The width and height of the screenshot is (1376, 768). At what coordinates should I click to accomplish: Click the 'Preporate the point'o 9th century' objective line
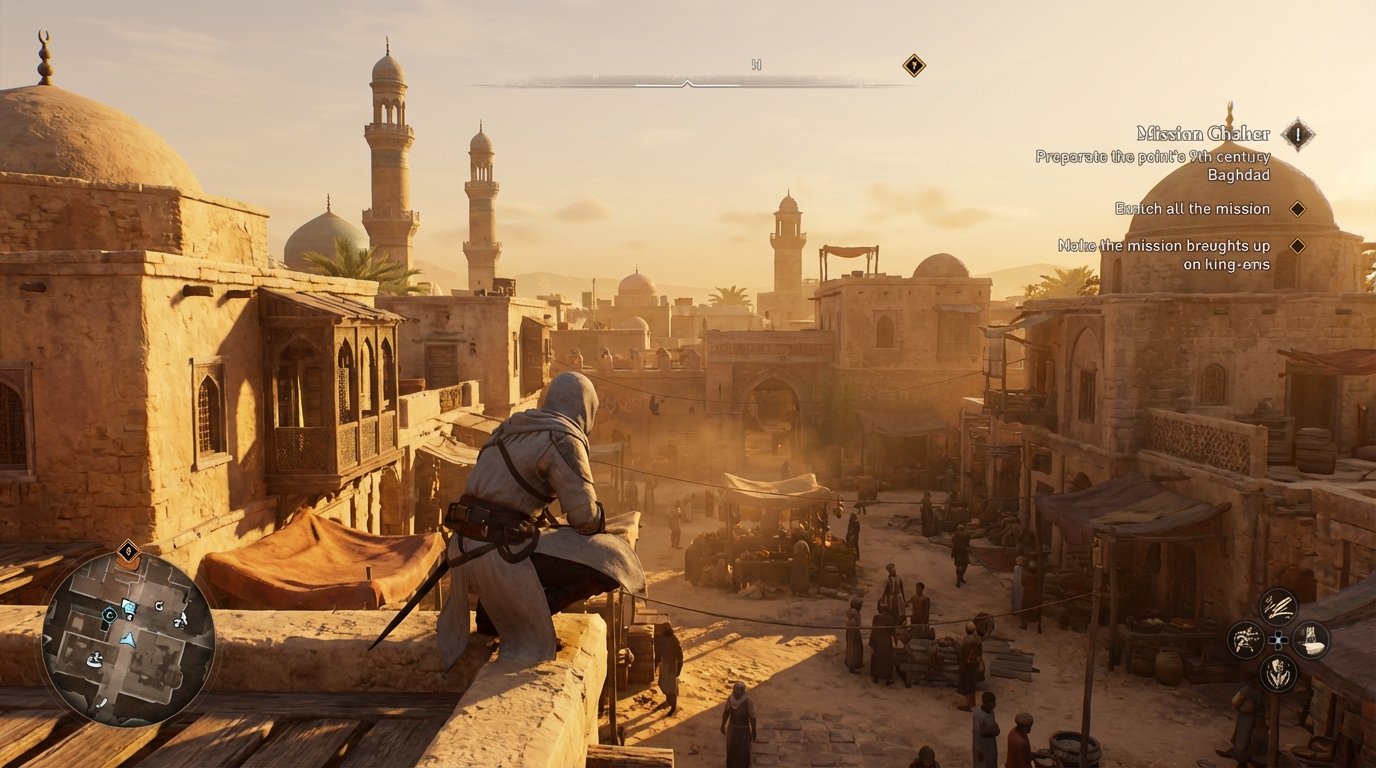click(x=1150, y=157)
